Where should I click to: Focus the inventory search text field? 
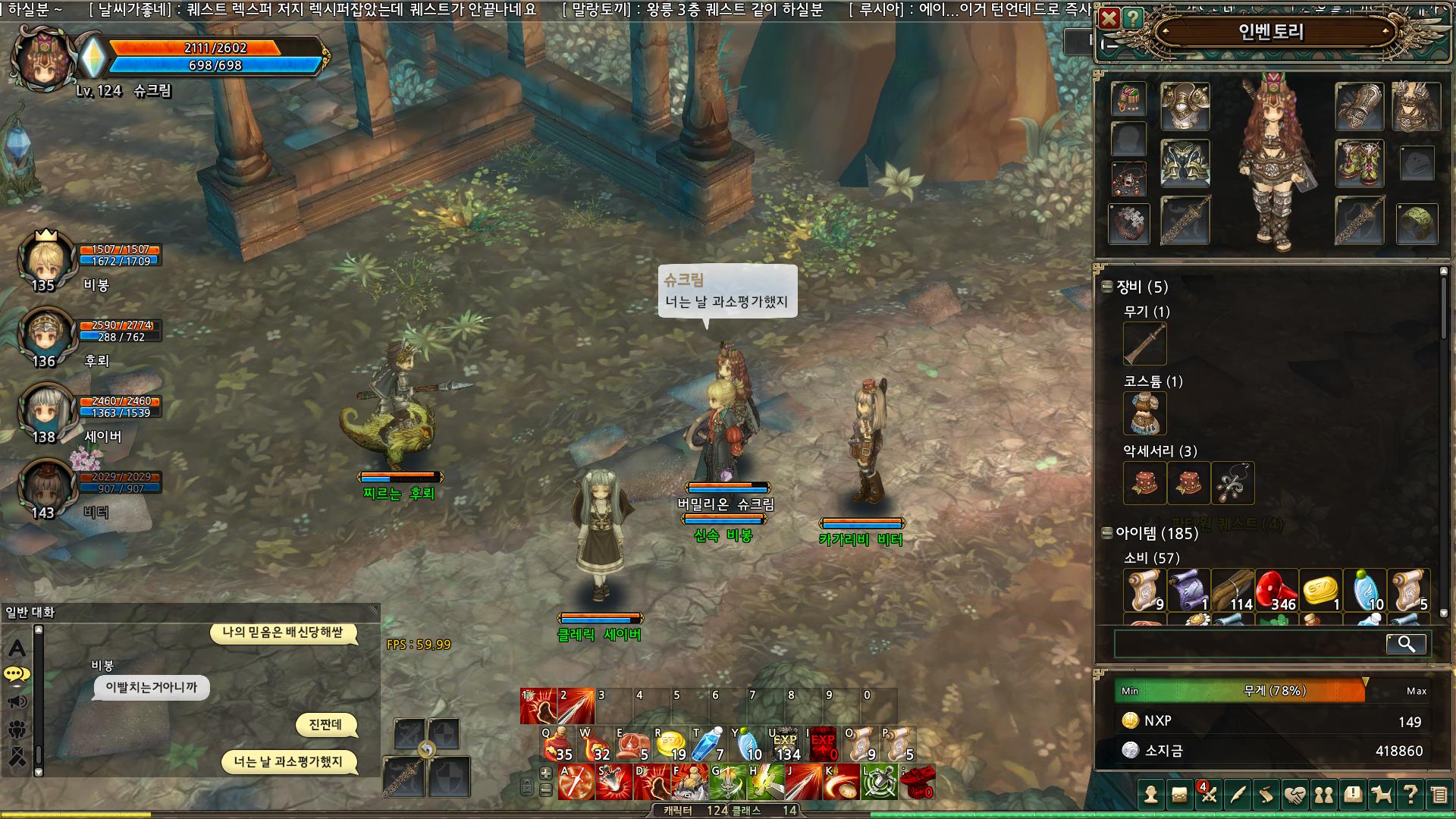point(1247,644)
